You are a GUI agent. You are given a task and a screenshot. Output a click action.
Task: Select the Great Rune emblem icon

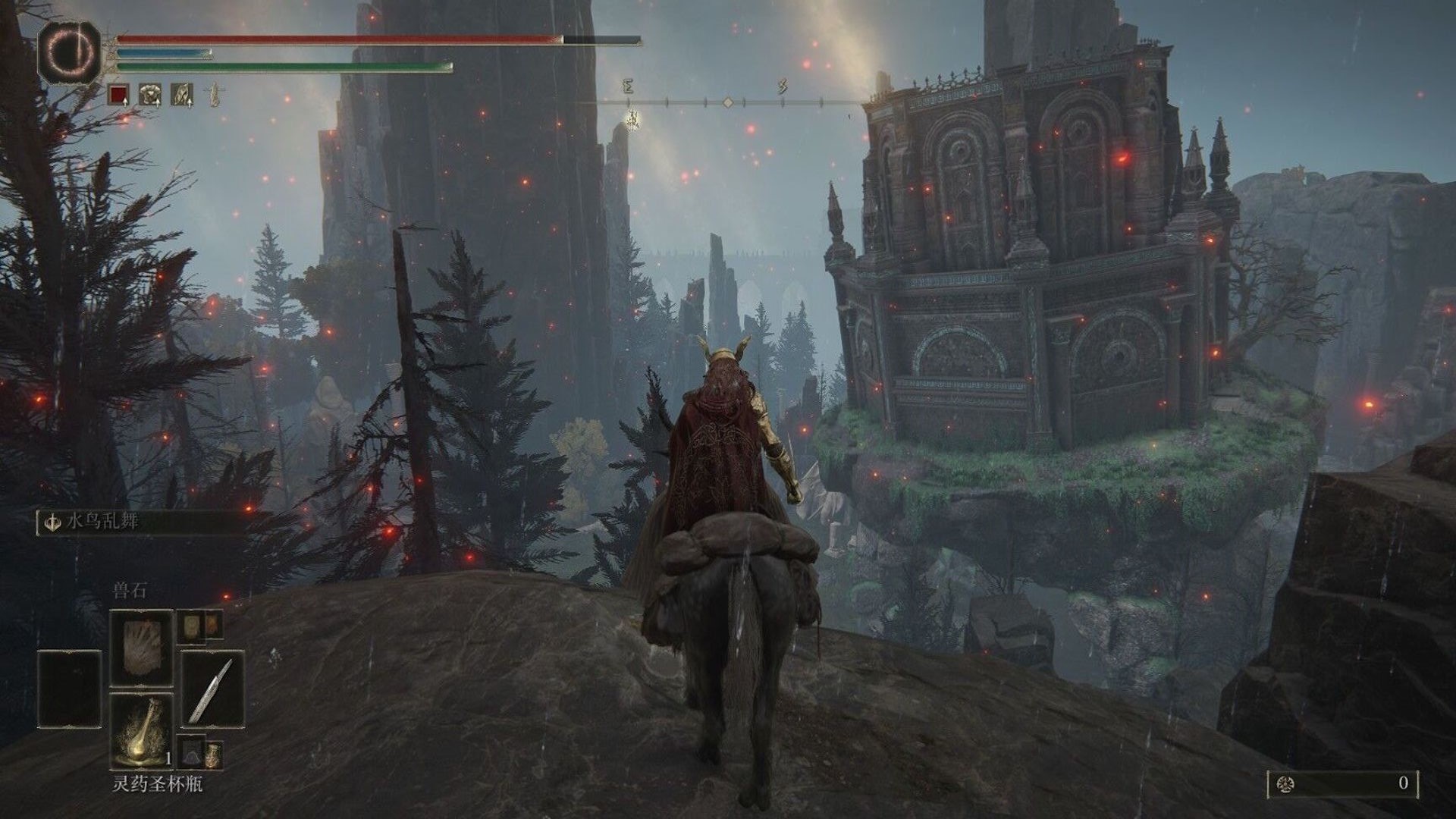[70, 51]
